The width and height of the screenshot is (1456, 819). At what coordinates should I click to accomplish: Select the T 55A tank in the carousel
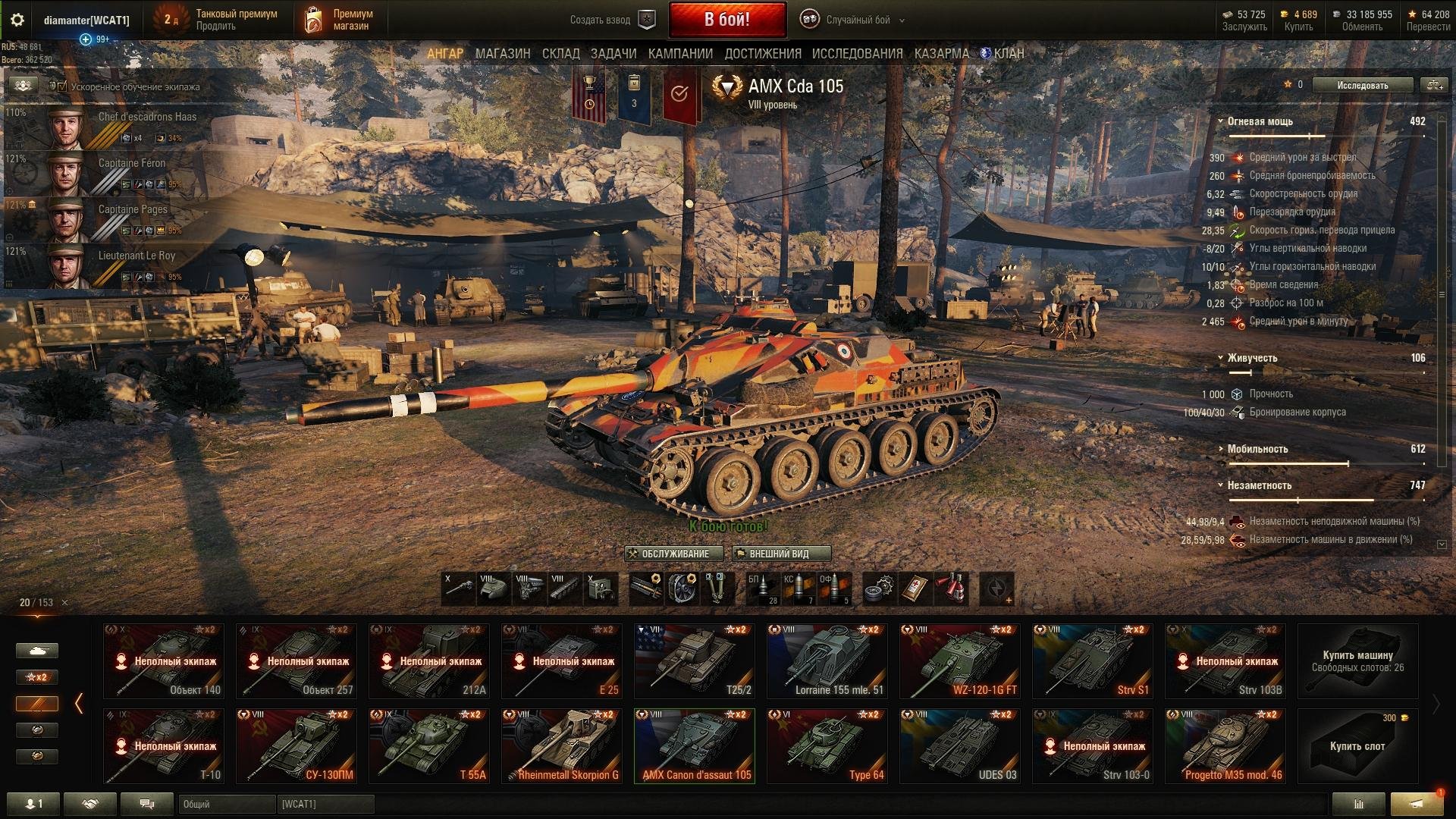[429, 745]
